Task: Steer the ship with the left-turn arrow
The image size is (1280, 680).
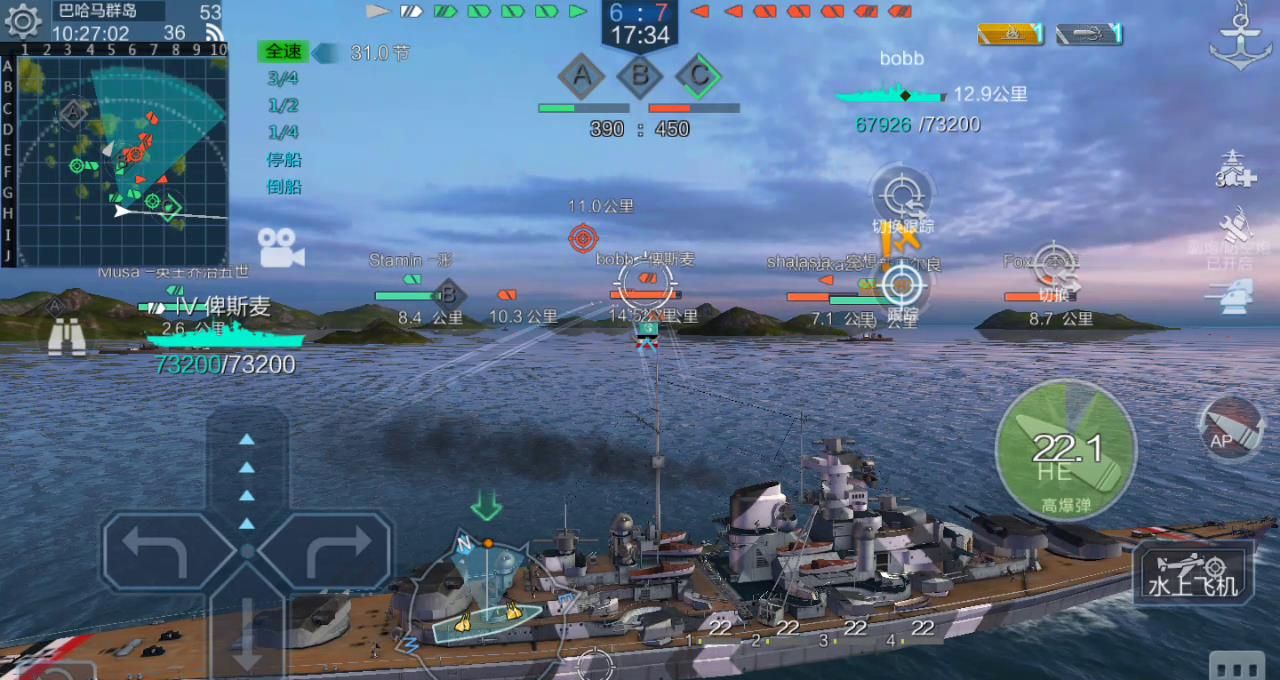Action: (x=160, y=551)
